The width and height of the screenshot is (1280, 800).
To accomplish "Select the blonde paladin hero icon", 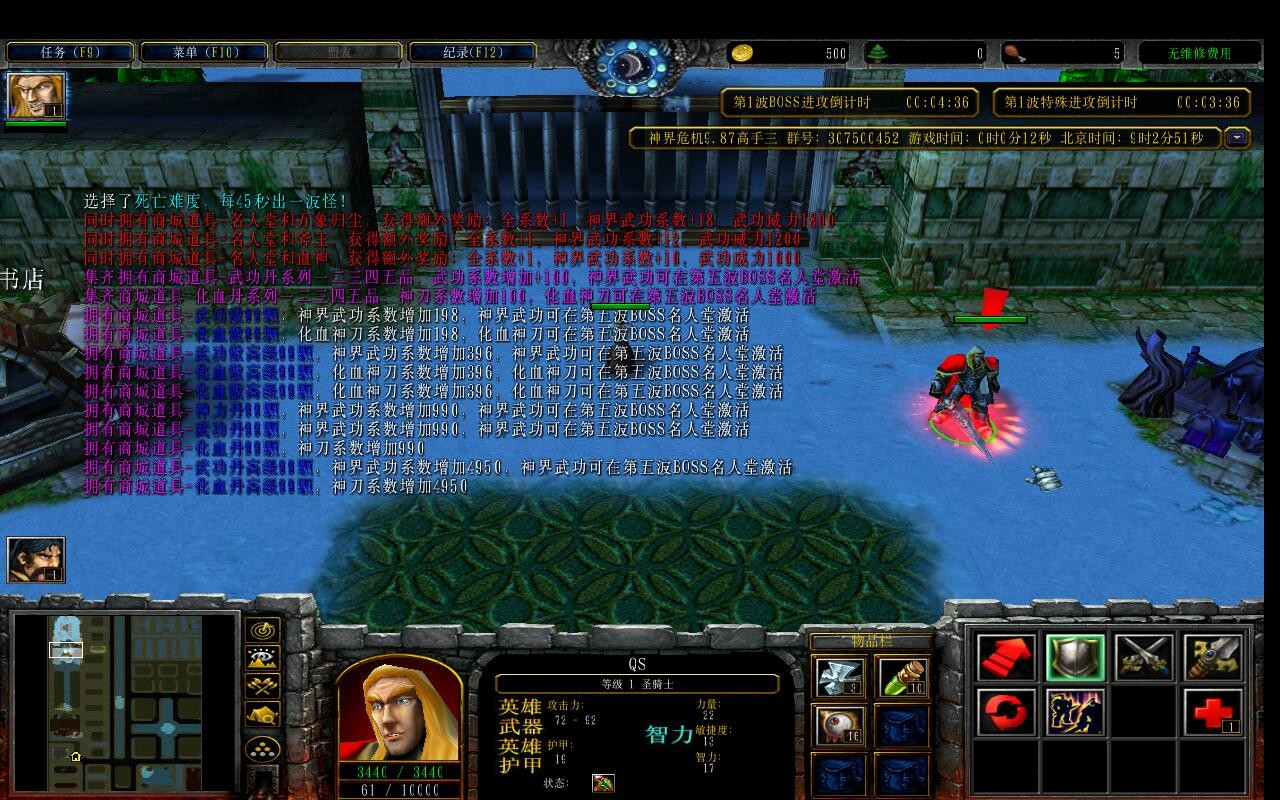I will tap(36, 96).
